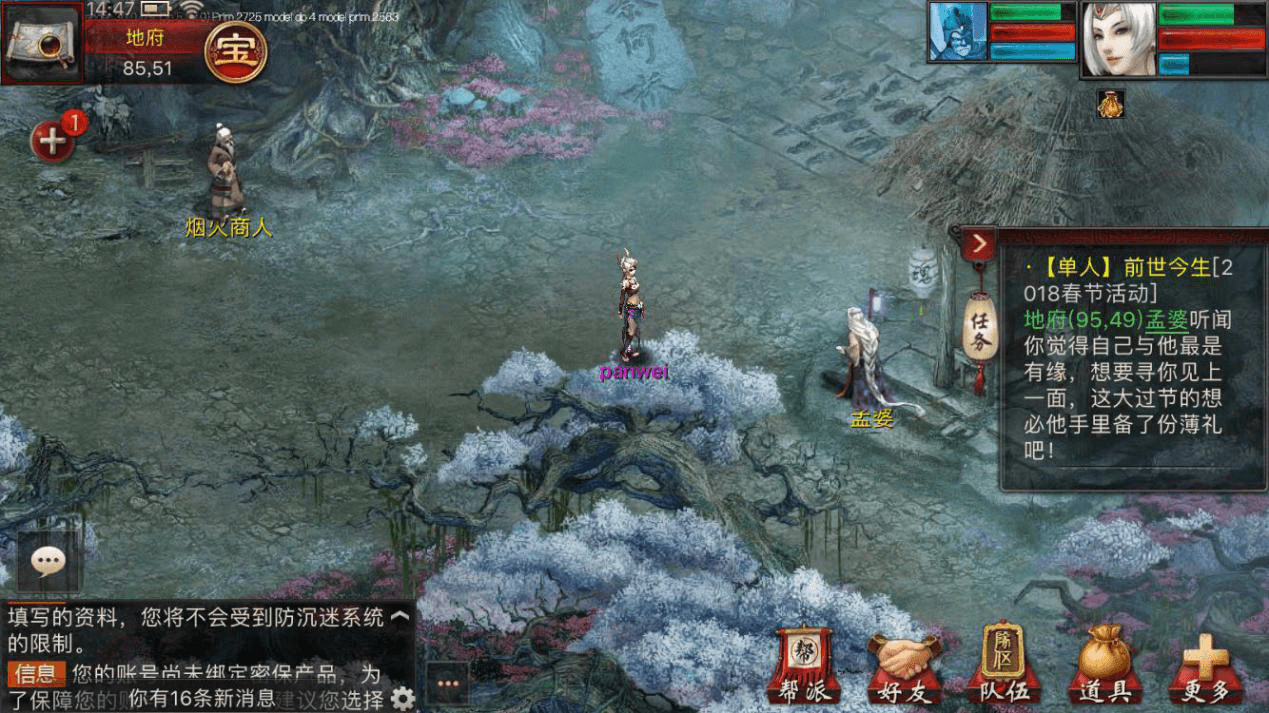Open the 帮派 guild menu
This screenshot has width=1269, height=713.
click(x=803, y=665)
